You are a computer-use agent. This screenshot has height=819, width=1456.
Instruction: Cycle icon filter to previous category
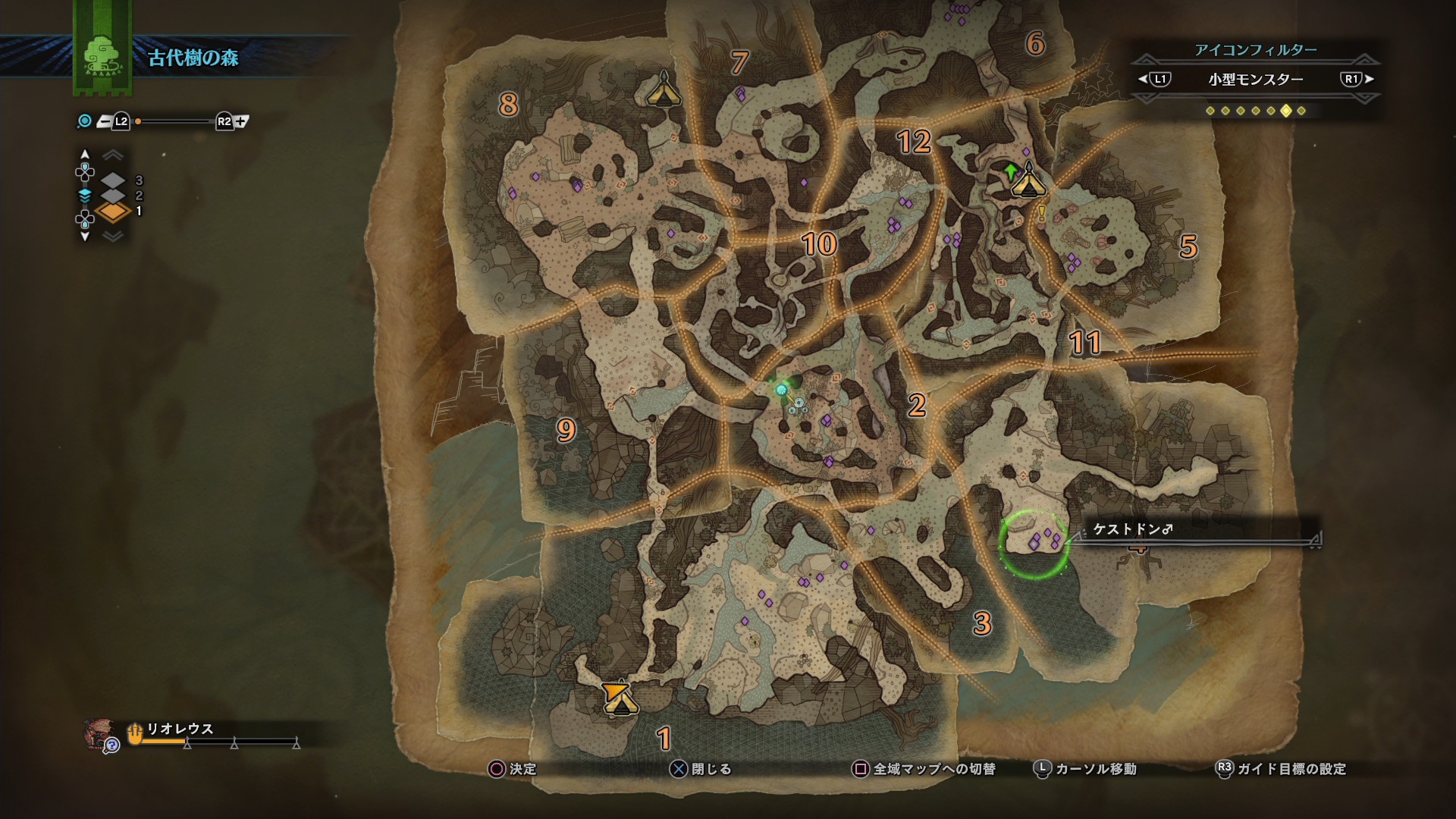[1154, 79]
